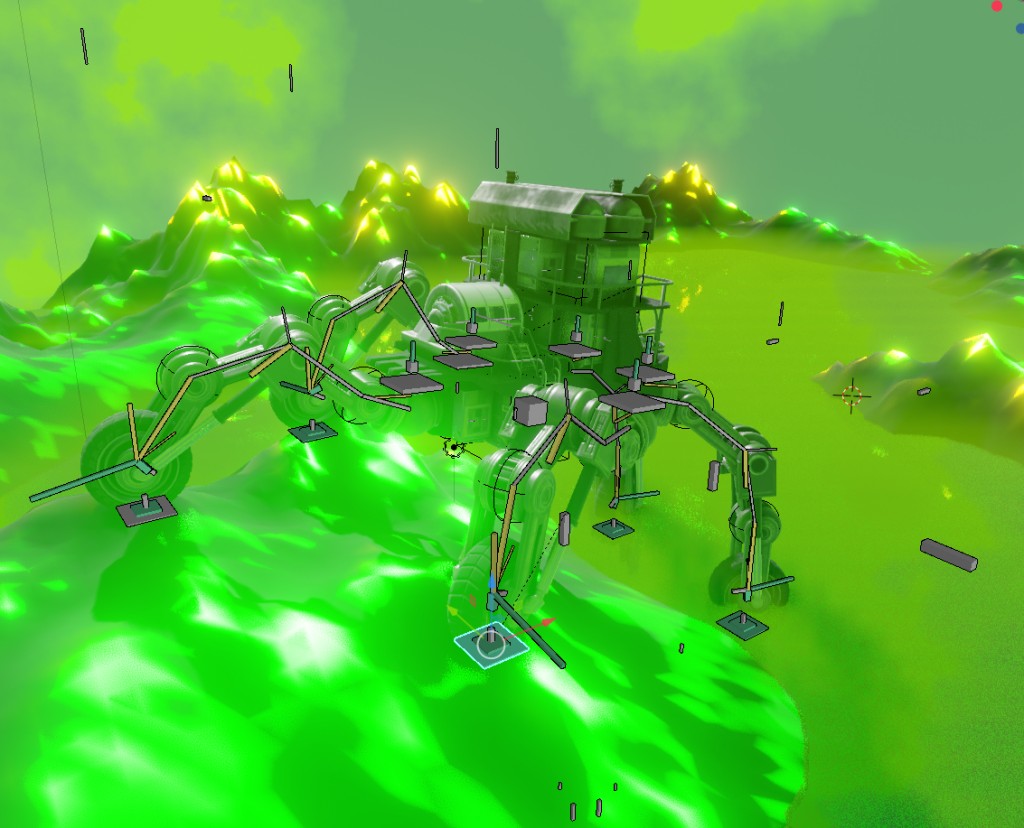Click the blue Z-axis arrow of the move gizmo
The height and width of the screenshot is (828, 1024).
click(x=491, y=582)
